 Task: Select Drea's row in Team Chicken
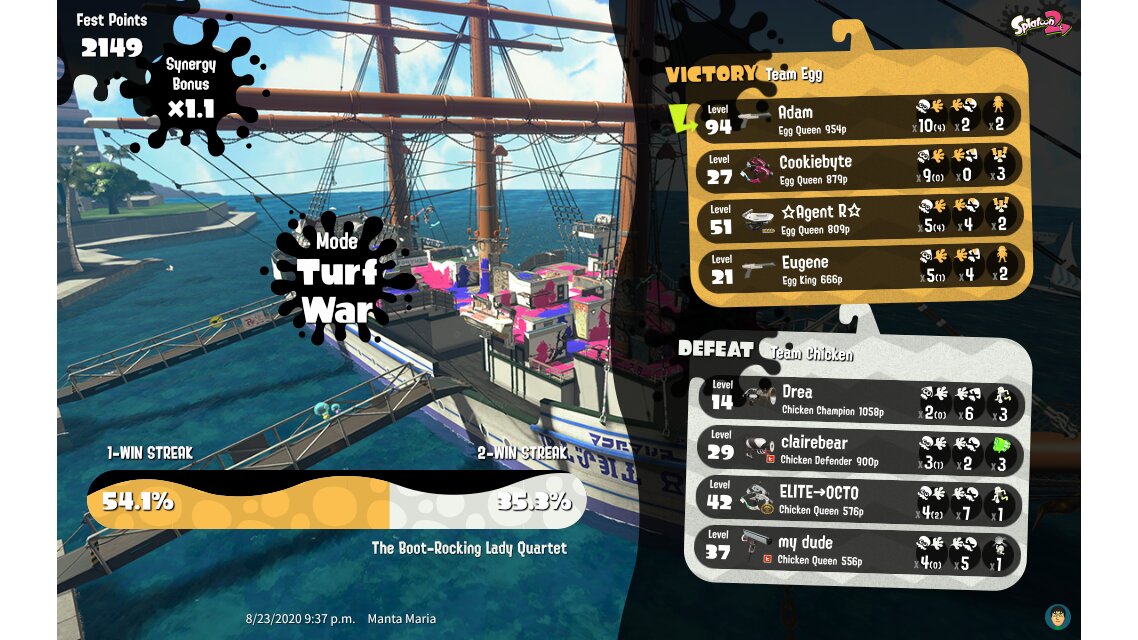(x=858, y=400)
